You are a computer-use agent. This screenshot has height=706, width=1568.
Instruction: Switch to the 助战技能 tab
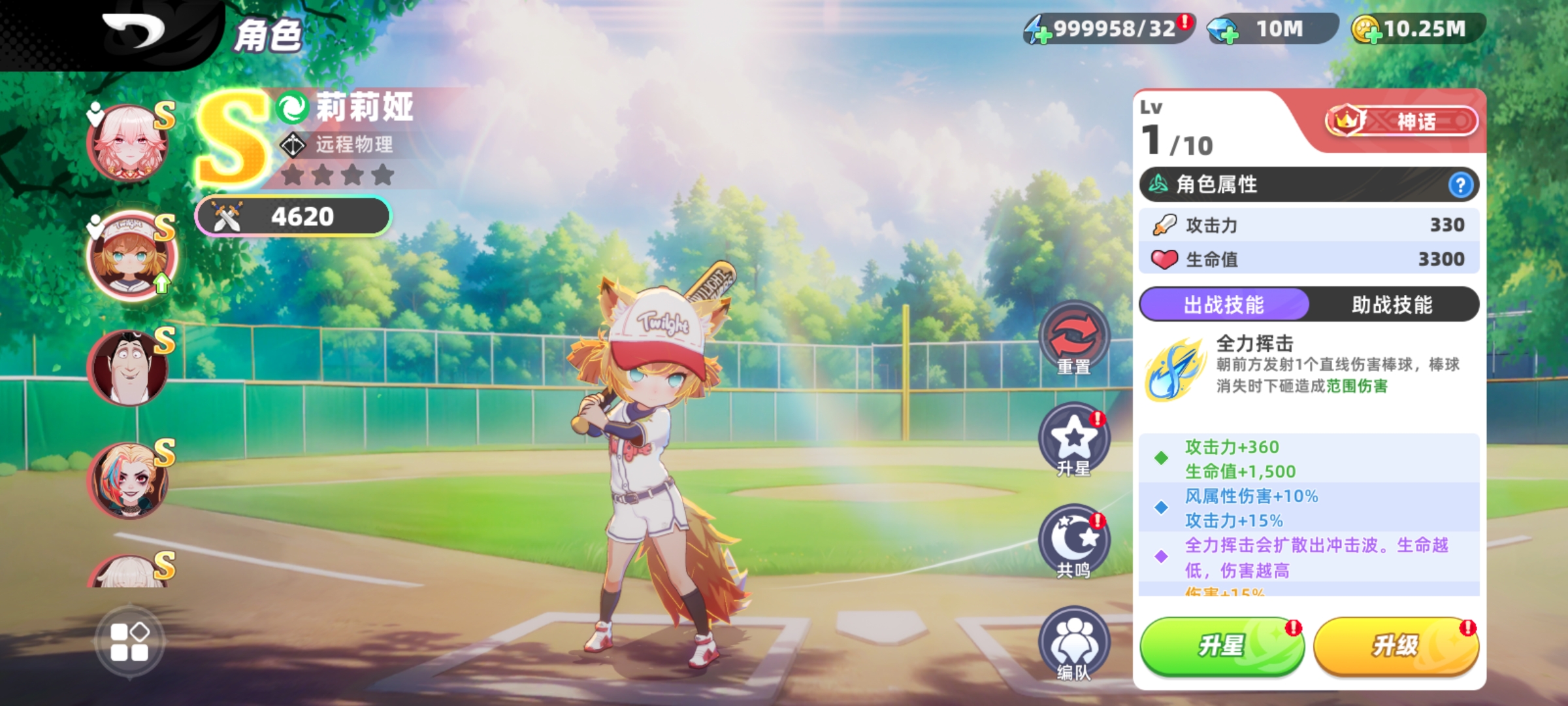click(x=1392, y=305)
